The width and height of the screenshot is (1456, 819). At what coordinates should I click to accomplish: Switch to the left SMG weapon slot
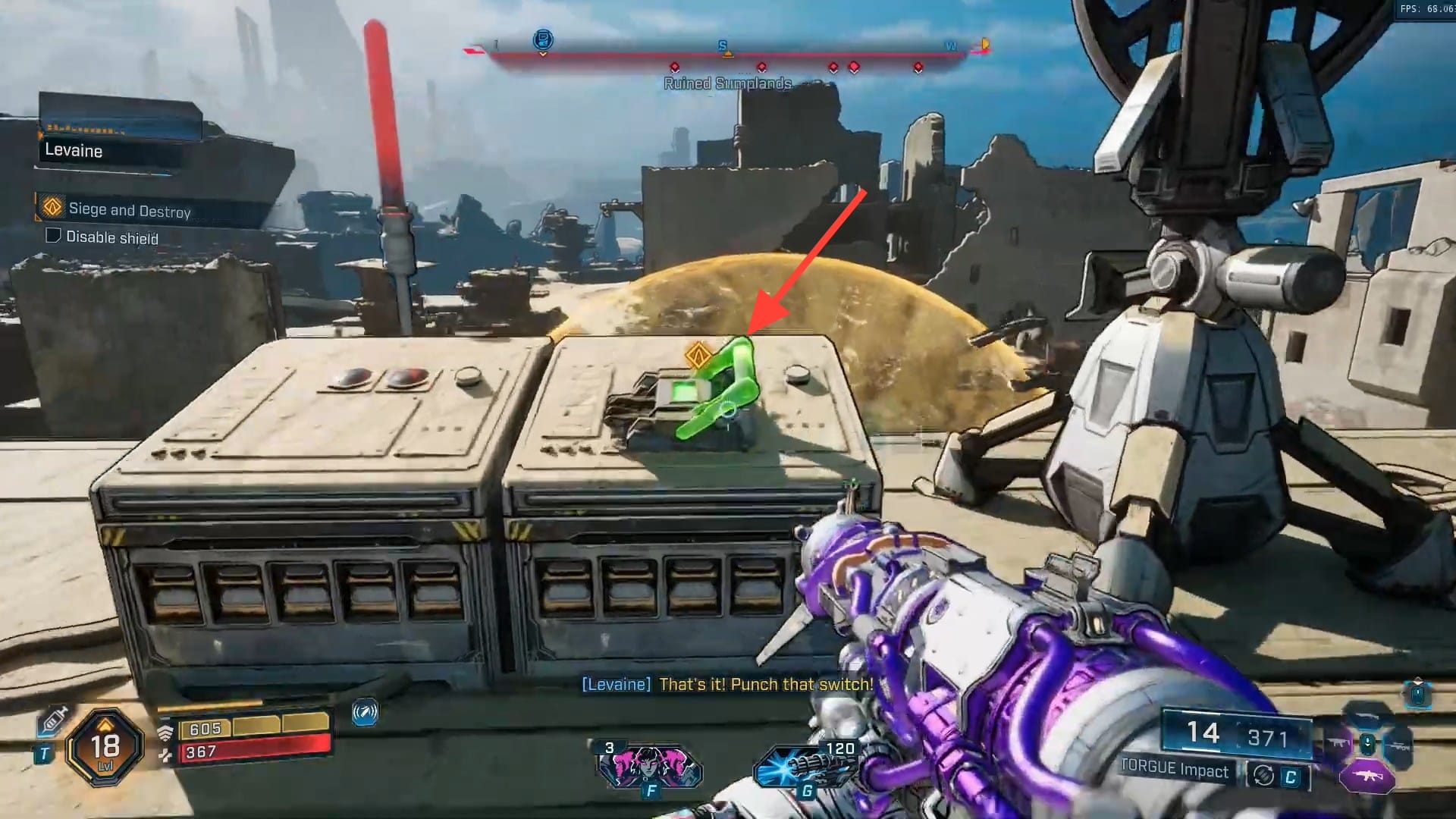[1338, 745]
